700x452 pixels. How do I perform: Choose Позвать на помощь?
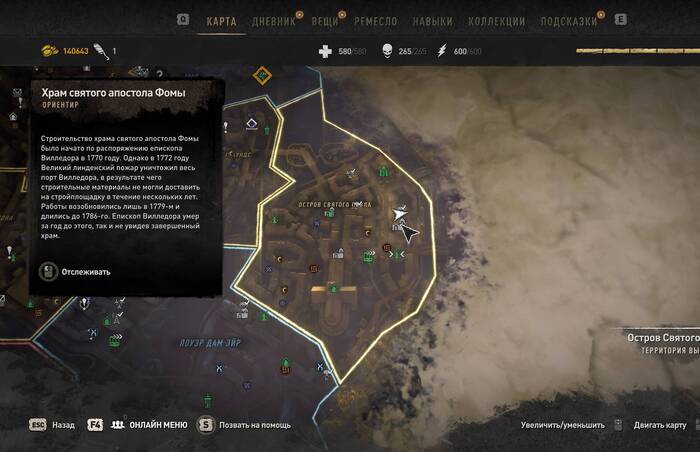255,425
